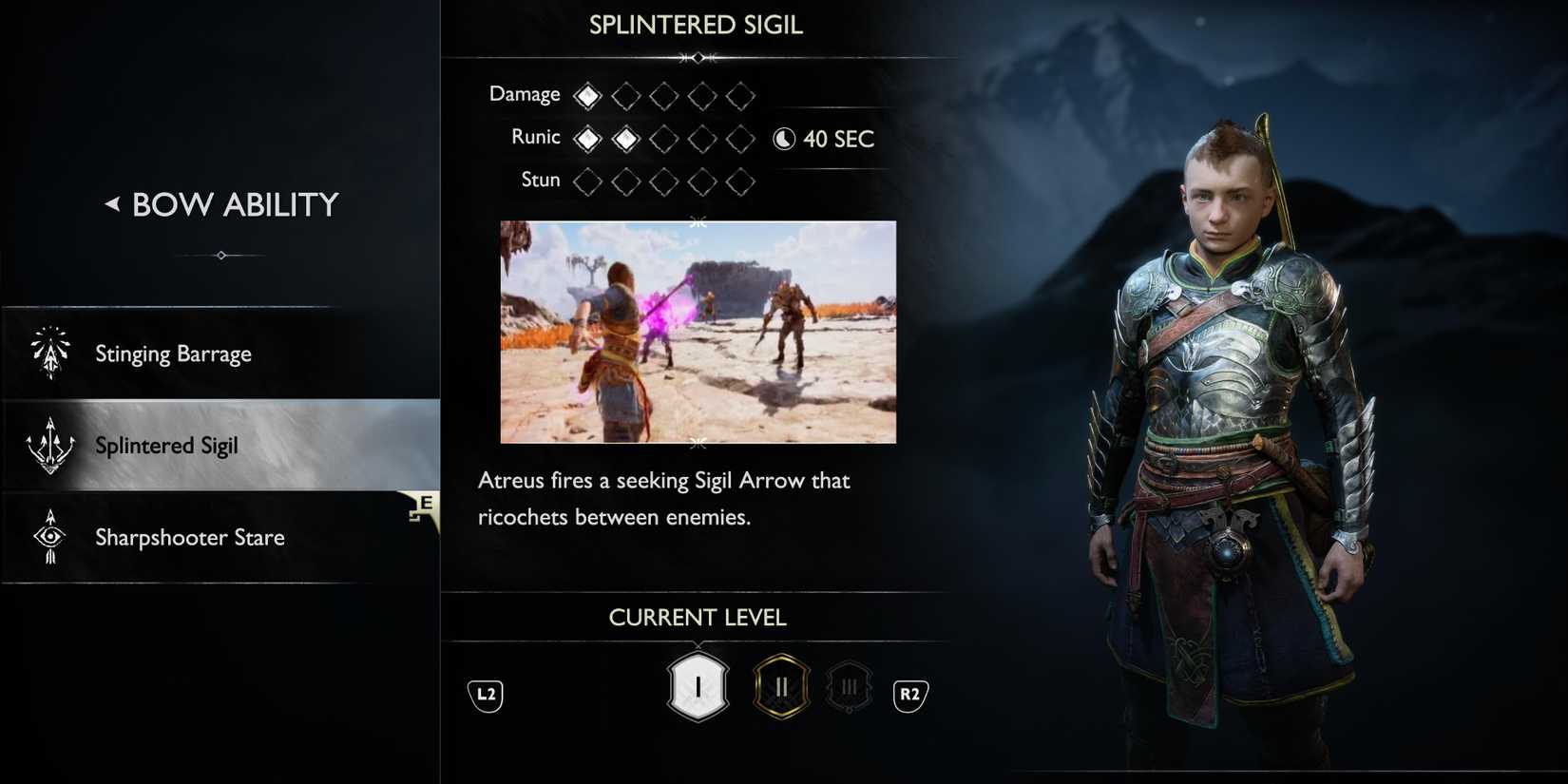Toggle the first Stun stat diamond

[x=586, y=181]
